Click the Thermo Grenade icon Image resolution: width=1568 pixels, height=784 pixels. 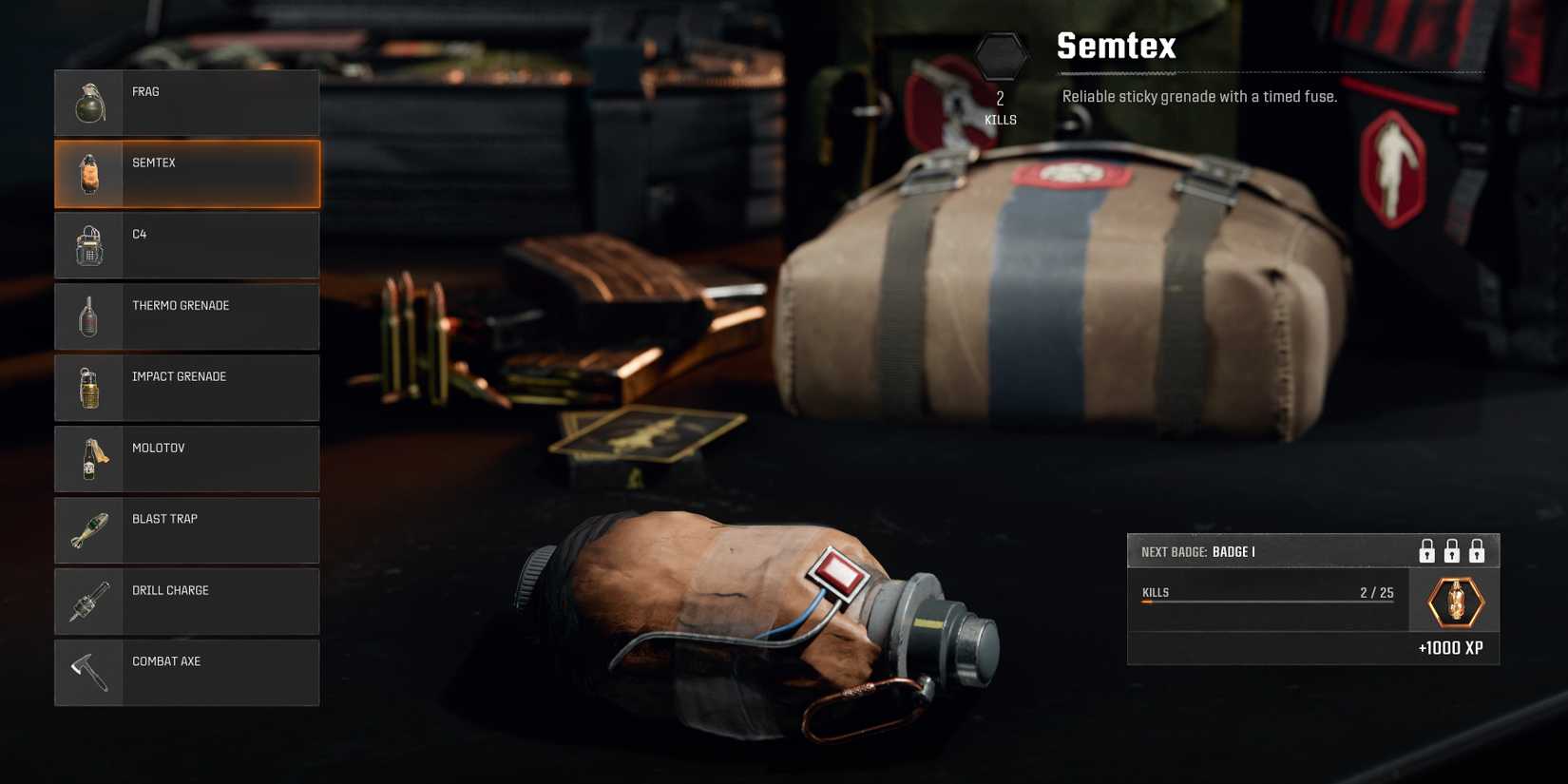[88, 316]
